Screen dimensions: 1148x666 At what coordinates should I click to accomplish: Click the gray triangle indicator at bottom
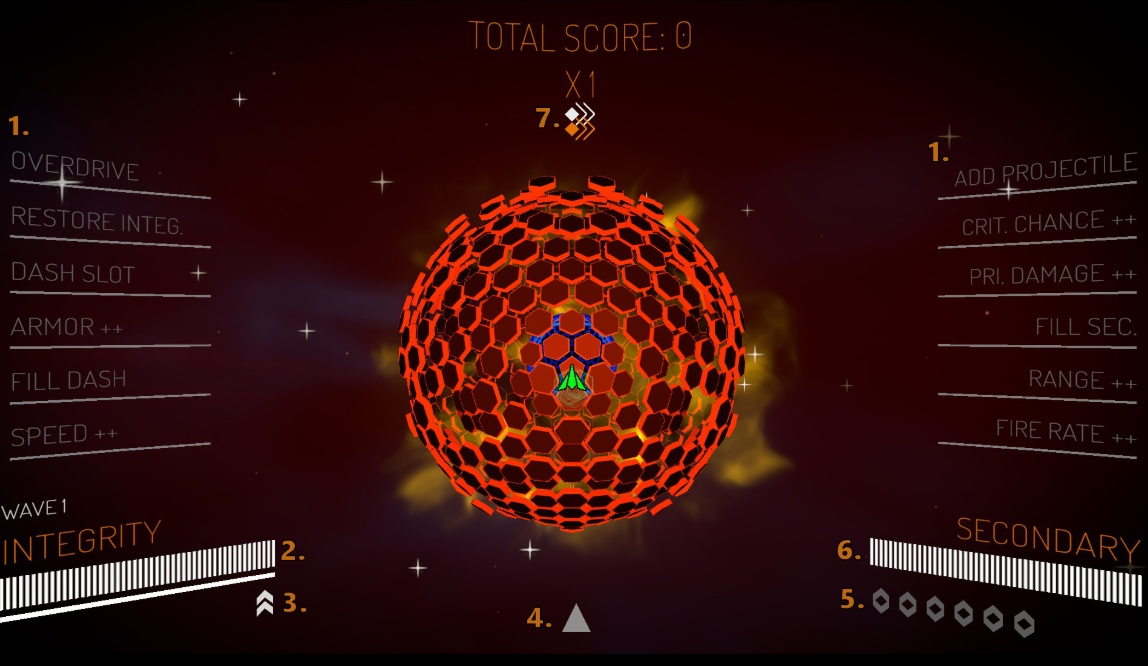point(576,619)
